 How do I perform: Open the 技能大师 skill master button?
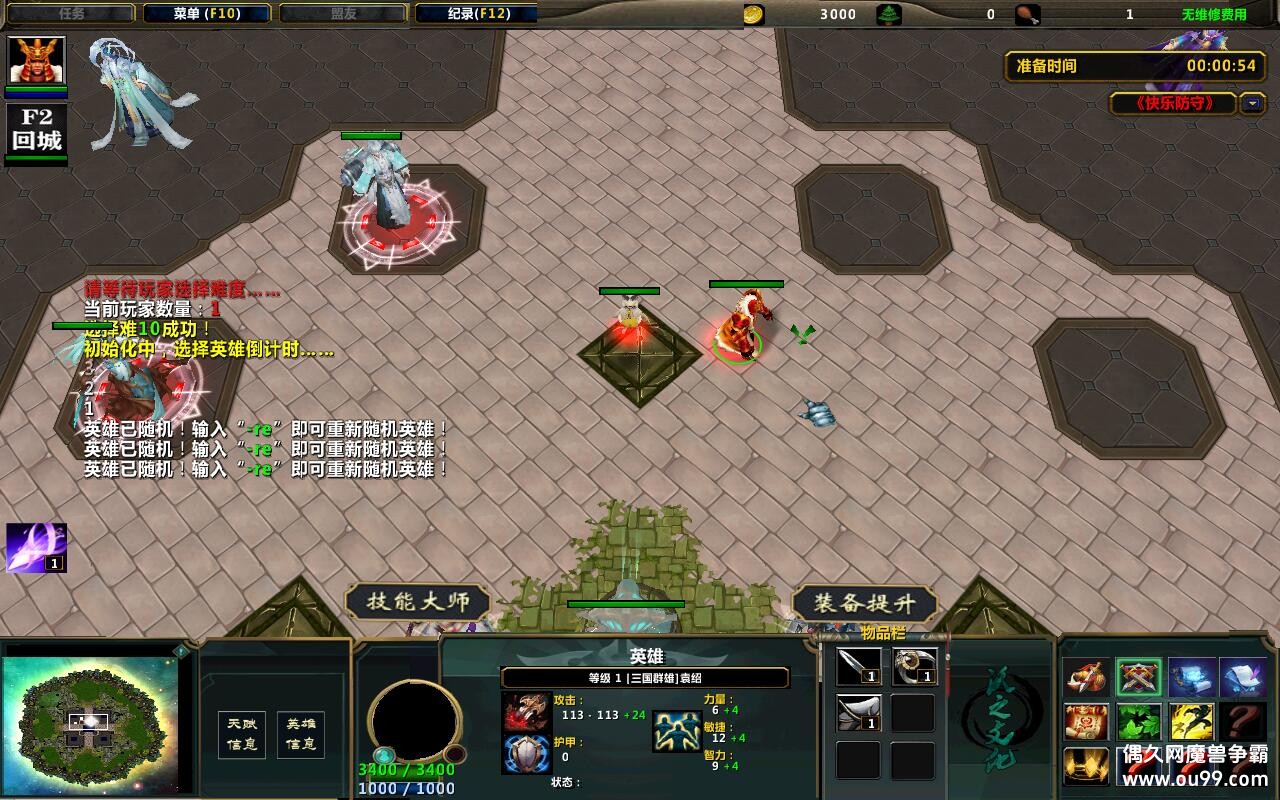[418, 602]
